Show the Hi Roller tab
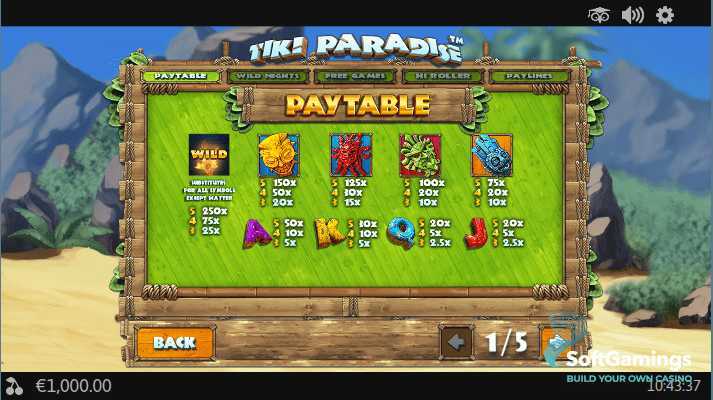This screenshot has width=713, height=400. point(443,76)
